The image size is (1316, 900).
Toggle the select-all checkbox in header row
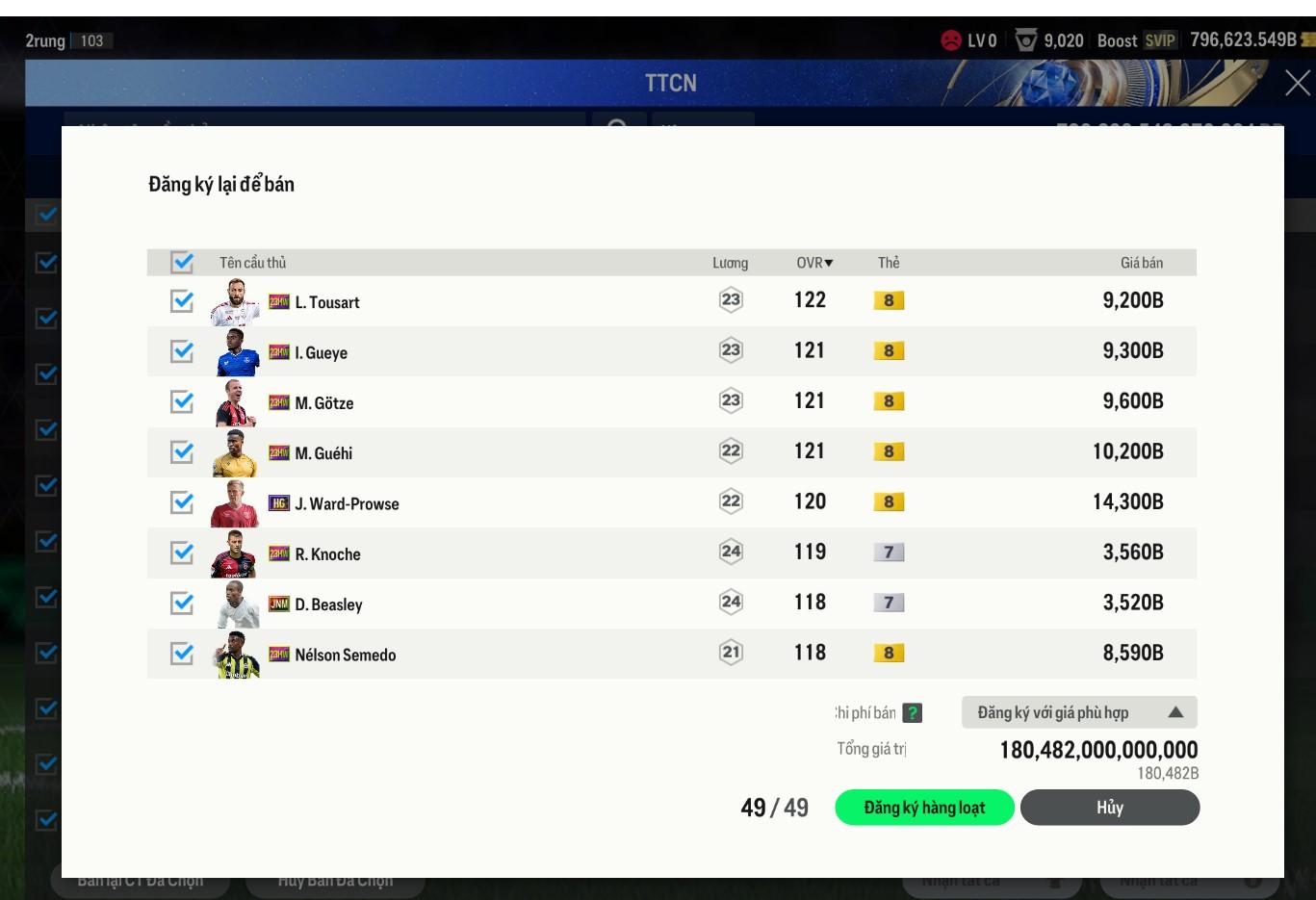click(x=182, y=262)
